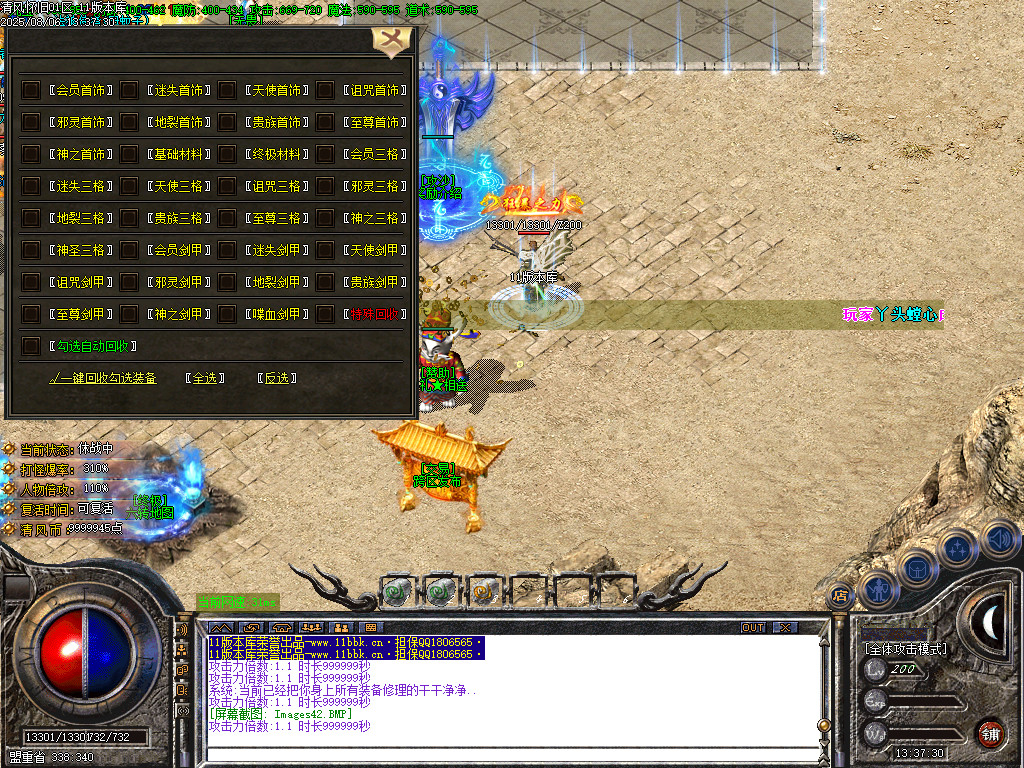1024x768 pixels.
Task: Check the 迷失首饰 recycle option
Action: [129, 90]
